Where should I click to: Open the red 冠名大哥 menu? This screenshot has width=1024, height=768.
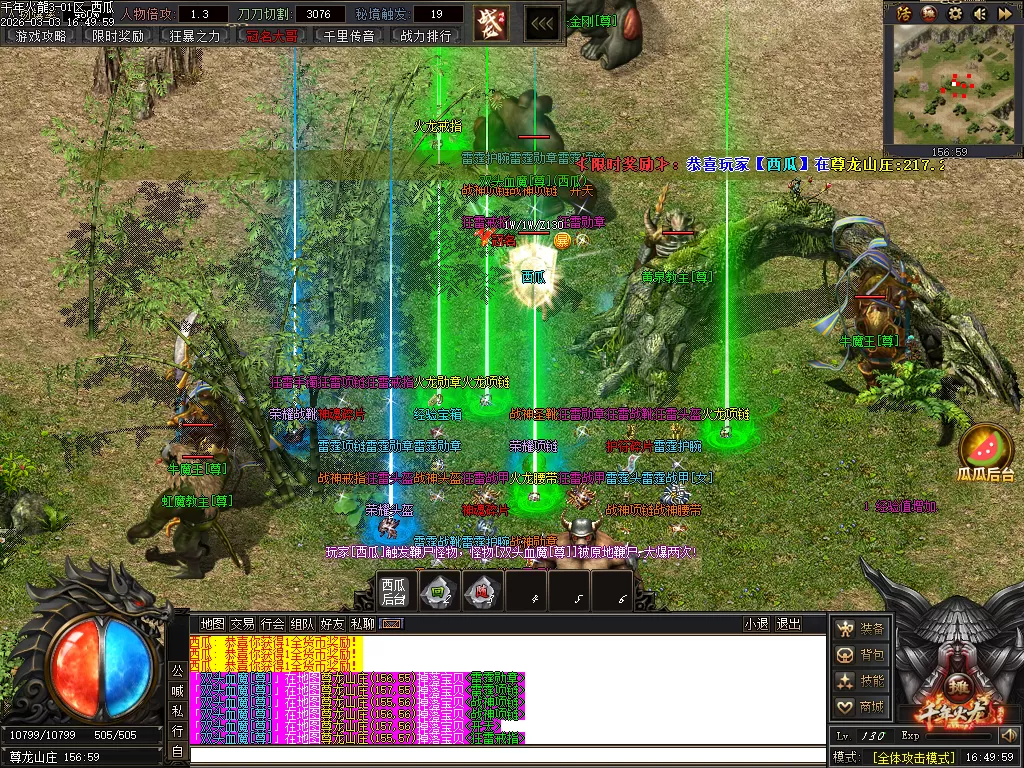click(x=272, y=36)
